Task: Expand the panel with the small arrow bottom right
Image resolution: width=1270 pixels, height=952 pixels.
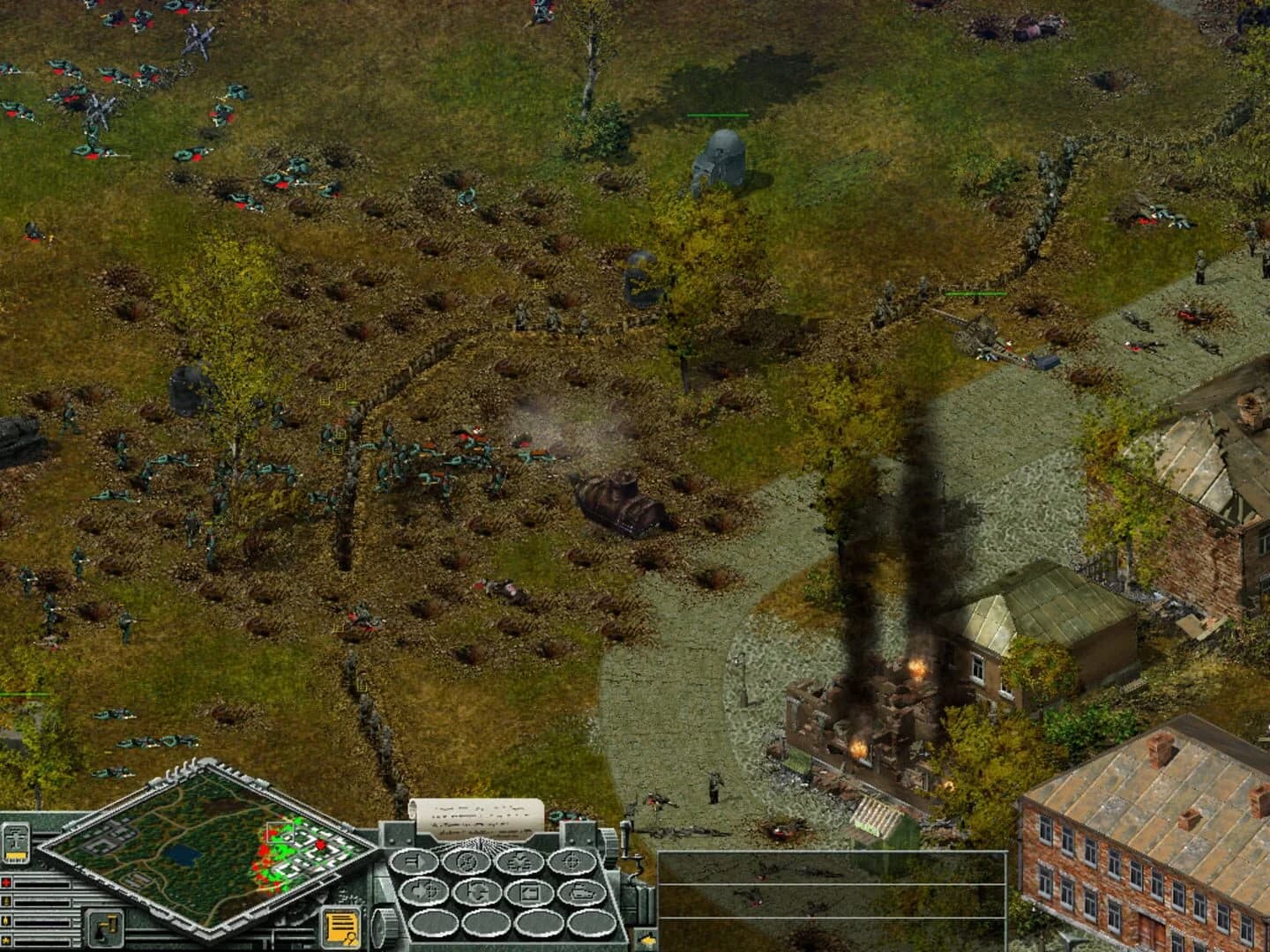Action: (x=647, y=940)
